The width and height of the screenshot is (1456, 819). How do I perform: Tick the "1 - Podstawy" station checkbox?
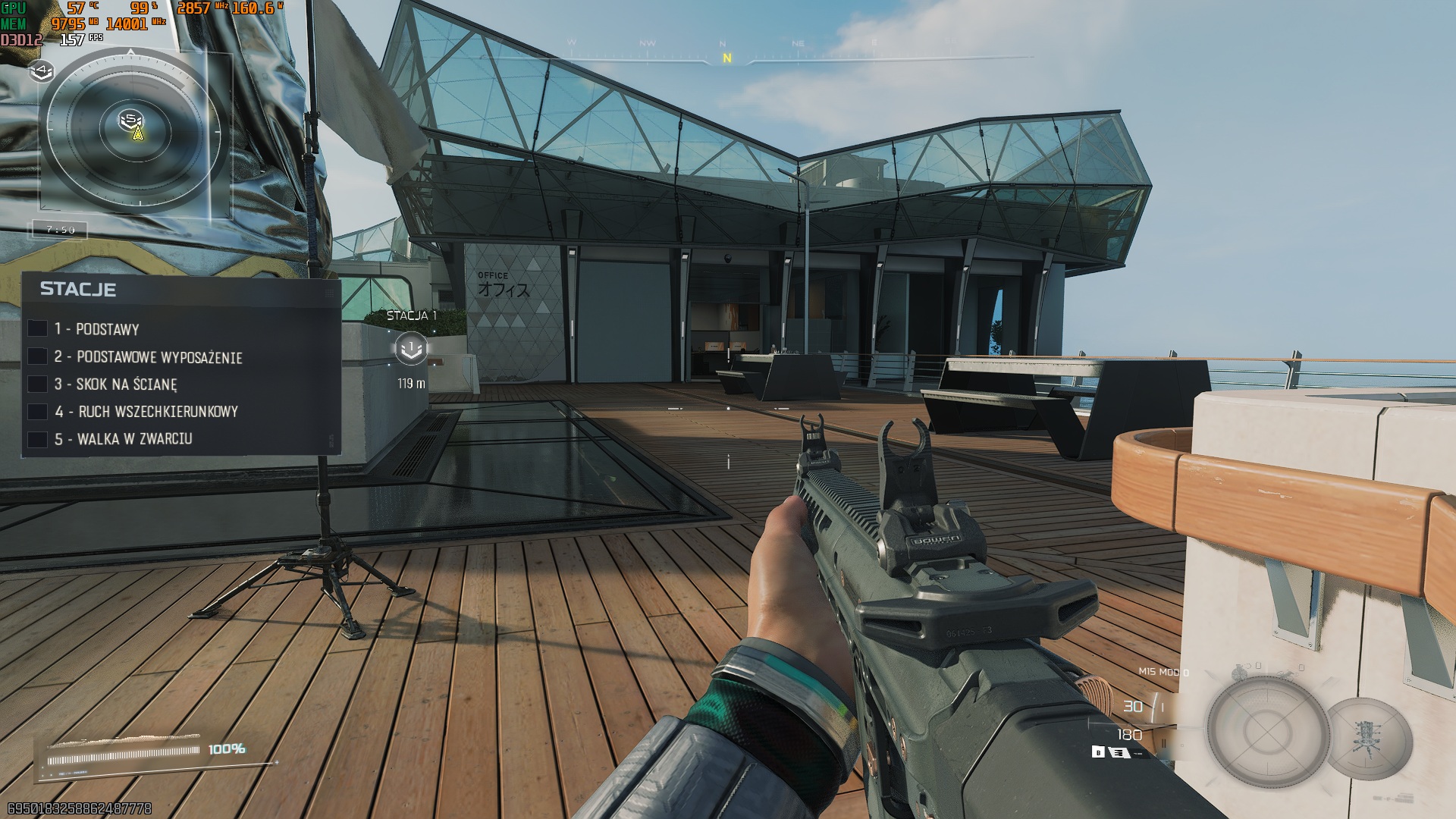(x=38, y=328)
